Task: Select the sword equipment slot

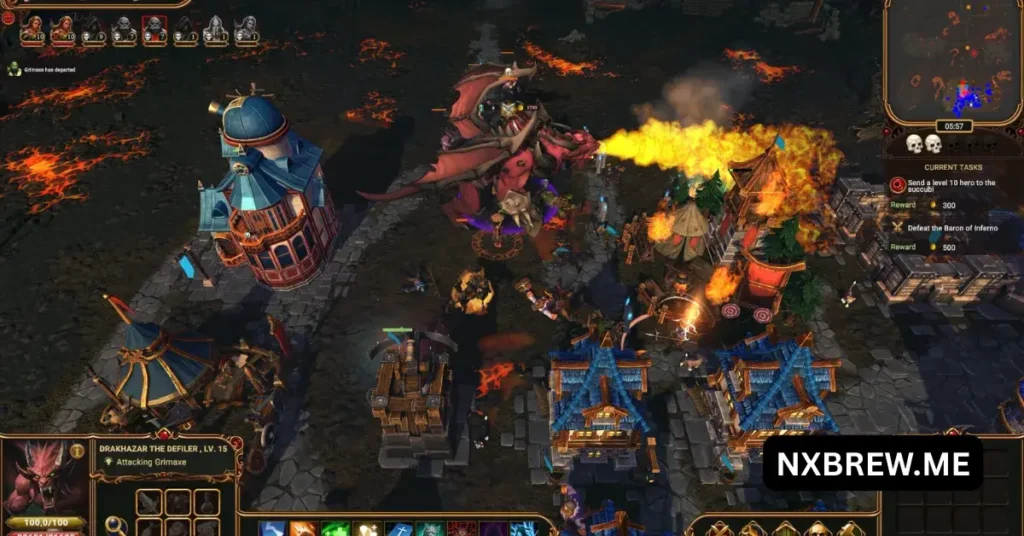Action: (149, 503)
